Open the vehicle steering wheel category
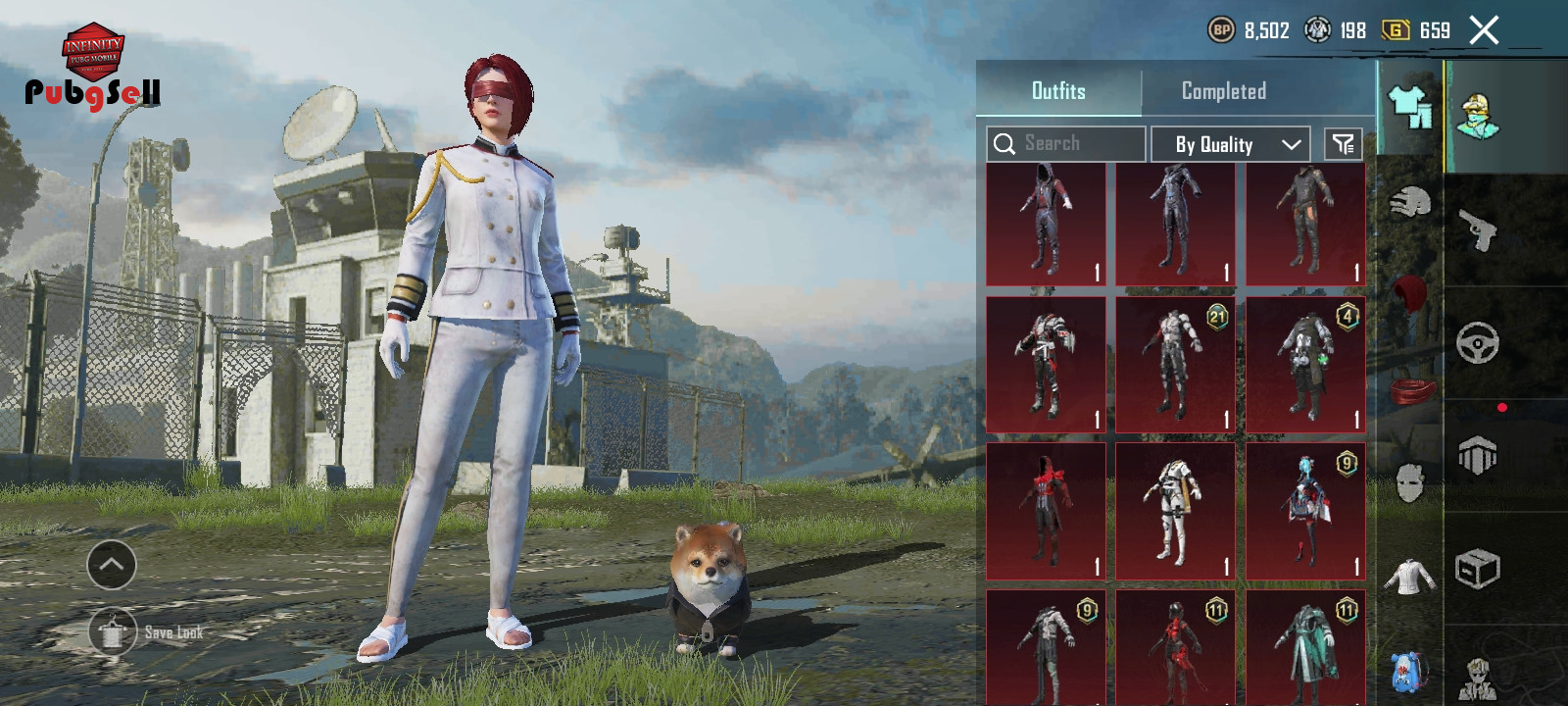Image resolution: width=1568 pixels, height=706 pixels. (x=1478, y=343)
